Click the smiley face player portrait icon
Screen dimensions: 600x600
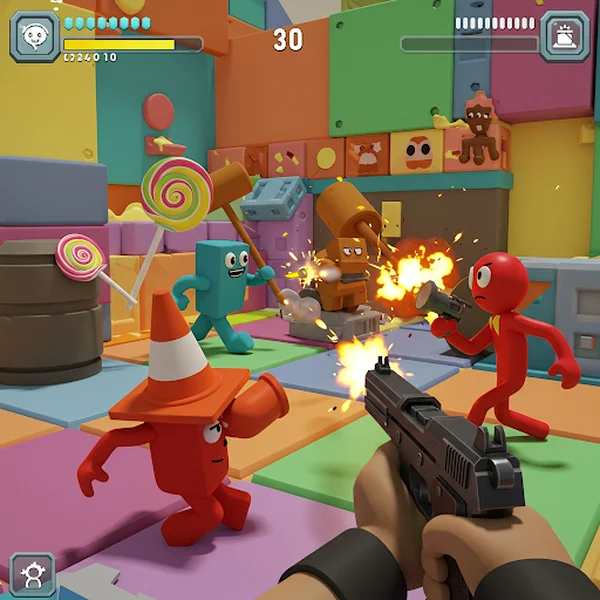[35, 37]
